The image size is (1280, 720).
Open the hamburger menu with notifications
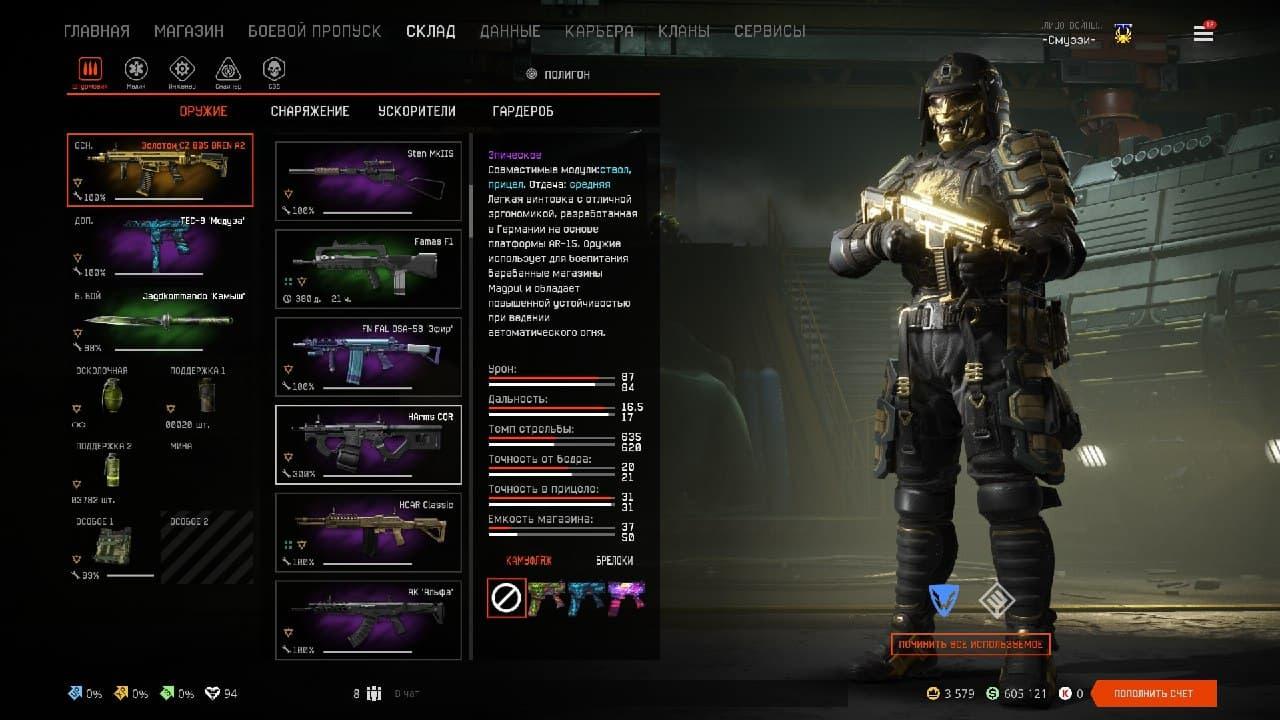coord(1203,34)
